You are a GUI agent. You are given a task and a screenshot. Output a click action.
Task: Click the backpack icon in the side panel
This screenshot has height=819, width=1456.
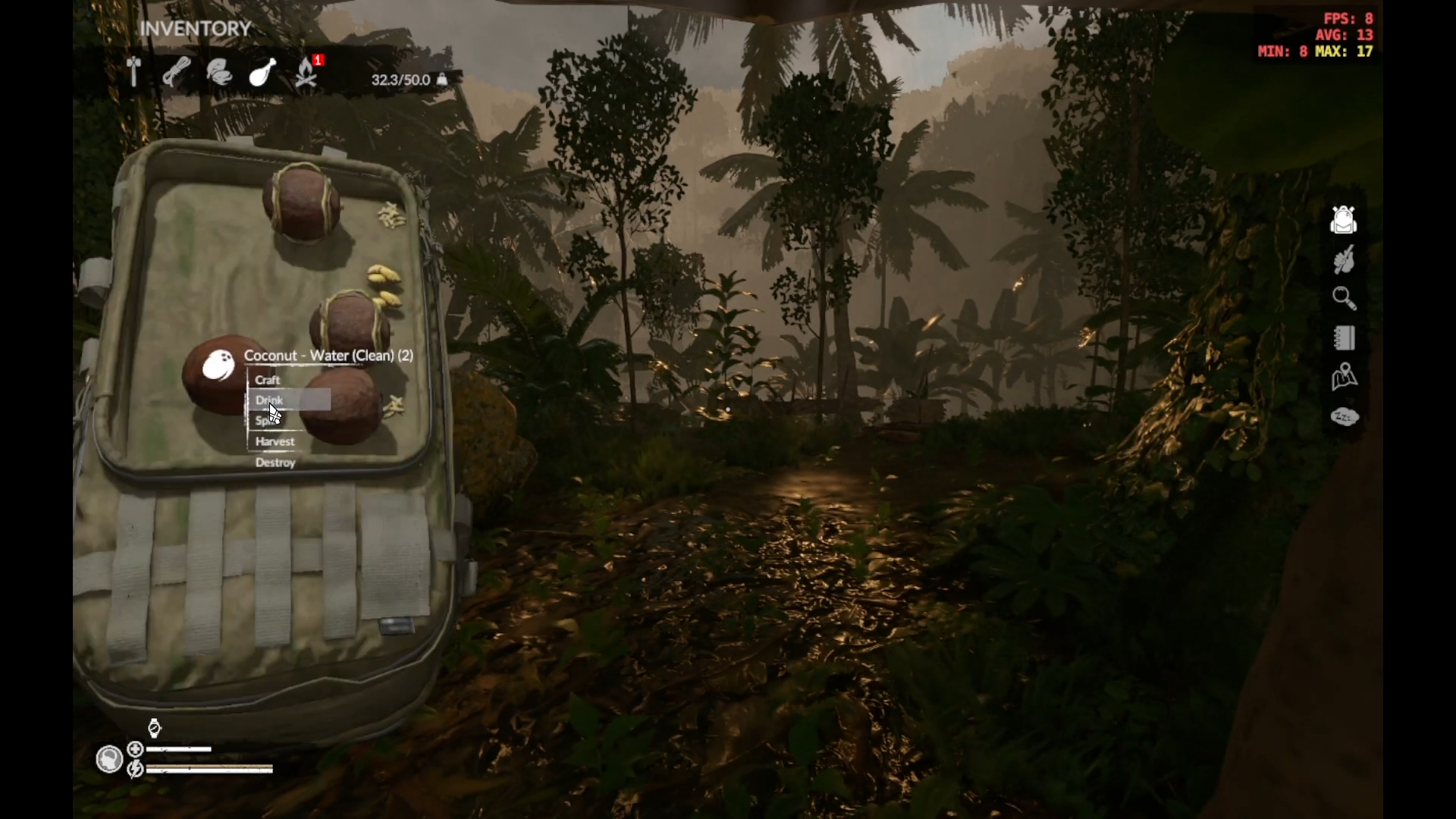[x=1344, y=220]
